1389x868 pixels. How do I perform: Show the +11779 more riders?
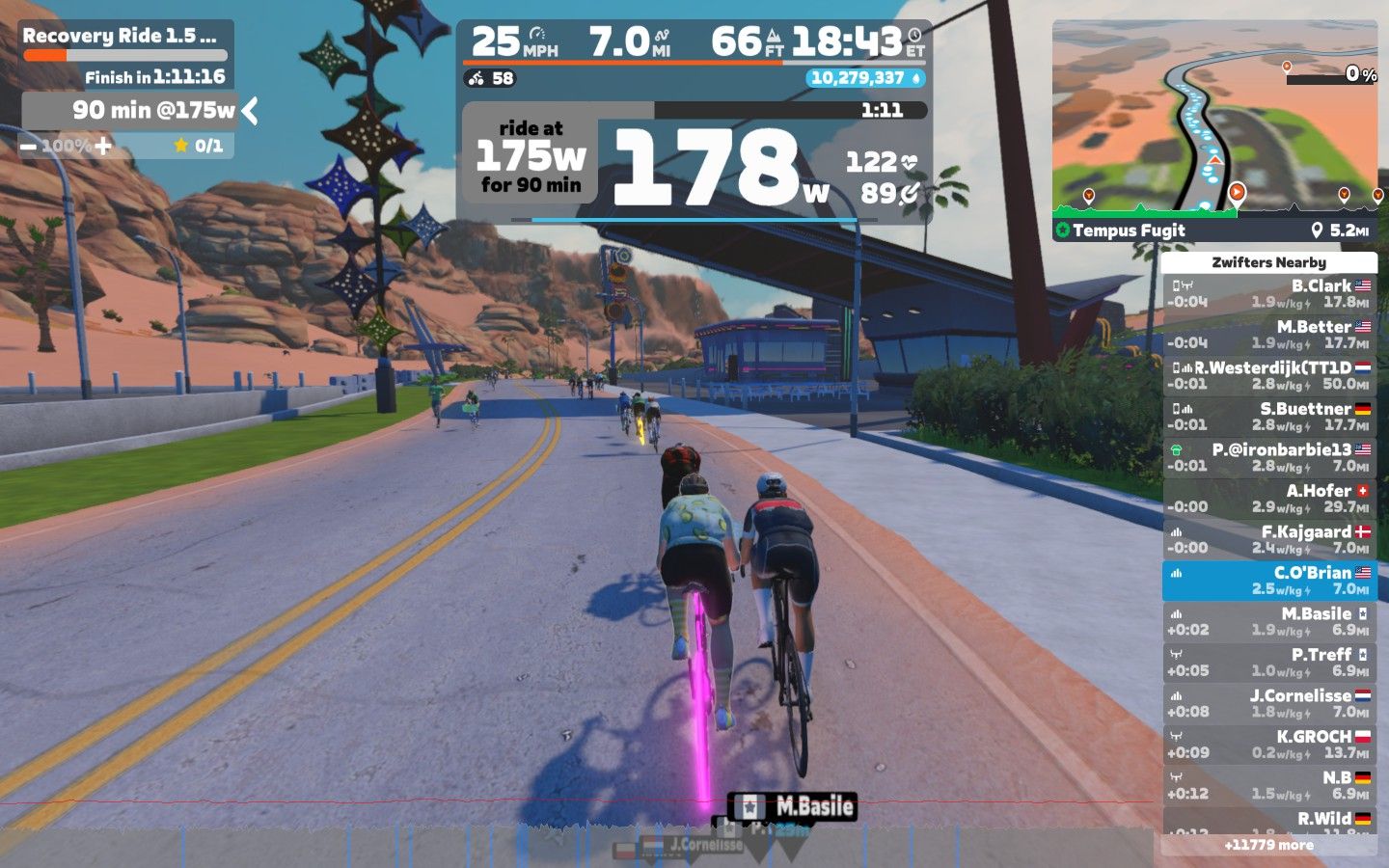1268,845
